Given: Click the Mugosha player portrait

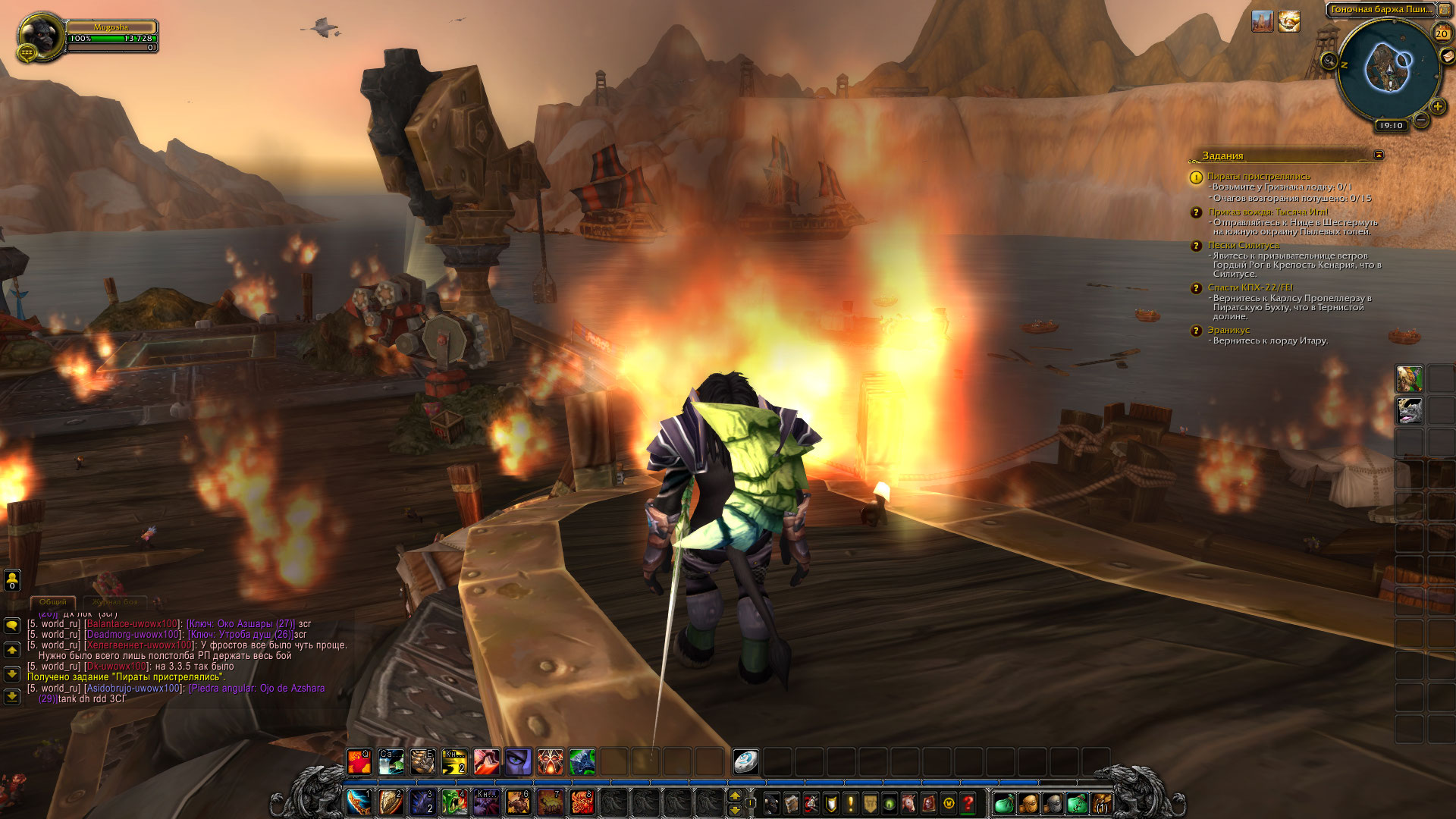Looking at the screenshot, I should coord(39,34).
